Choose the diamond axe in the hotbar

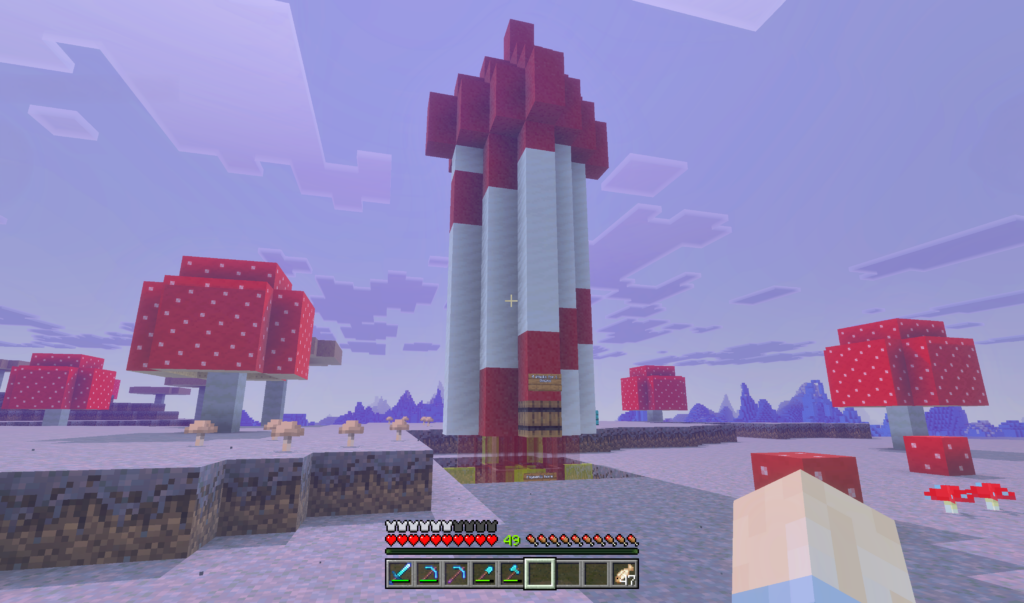click(x=512, y=573)
